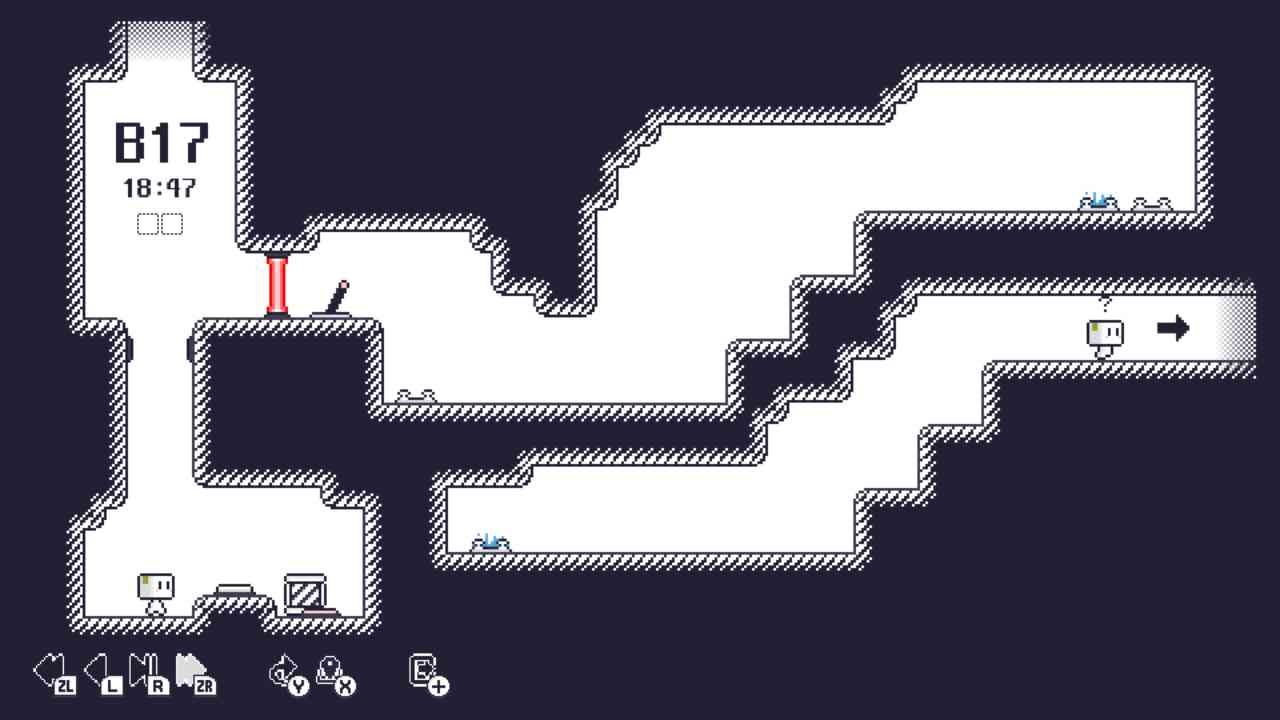Image resolution: width=1280 pixels, height=720 pixels.
Task: Click the 18:47 timer display
Action: coord(160,186)
